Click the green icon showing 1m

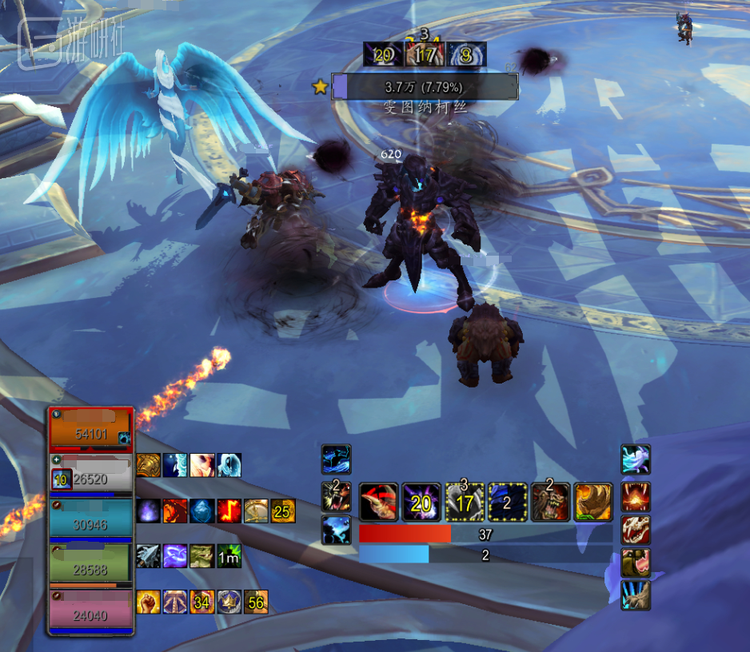coord(230,557)
